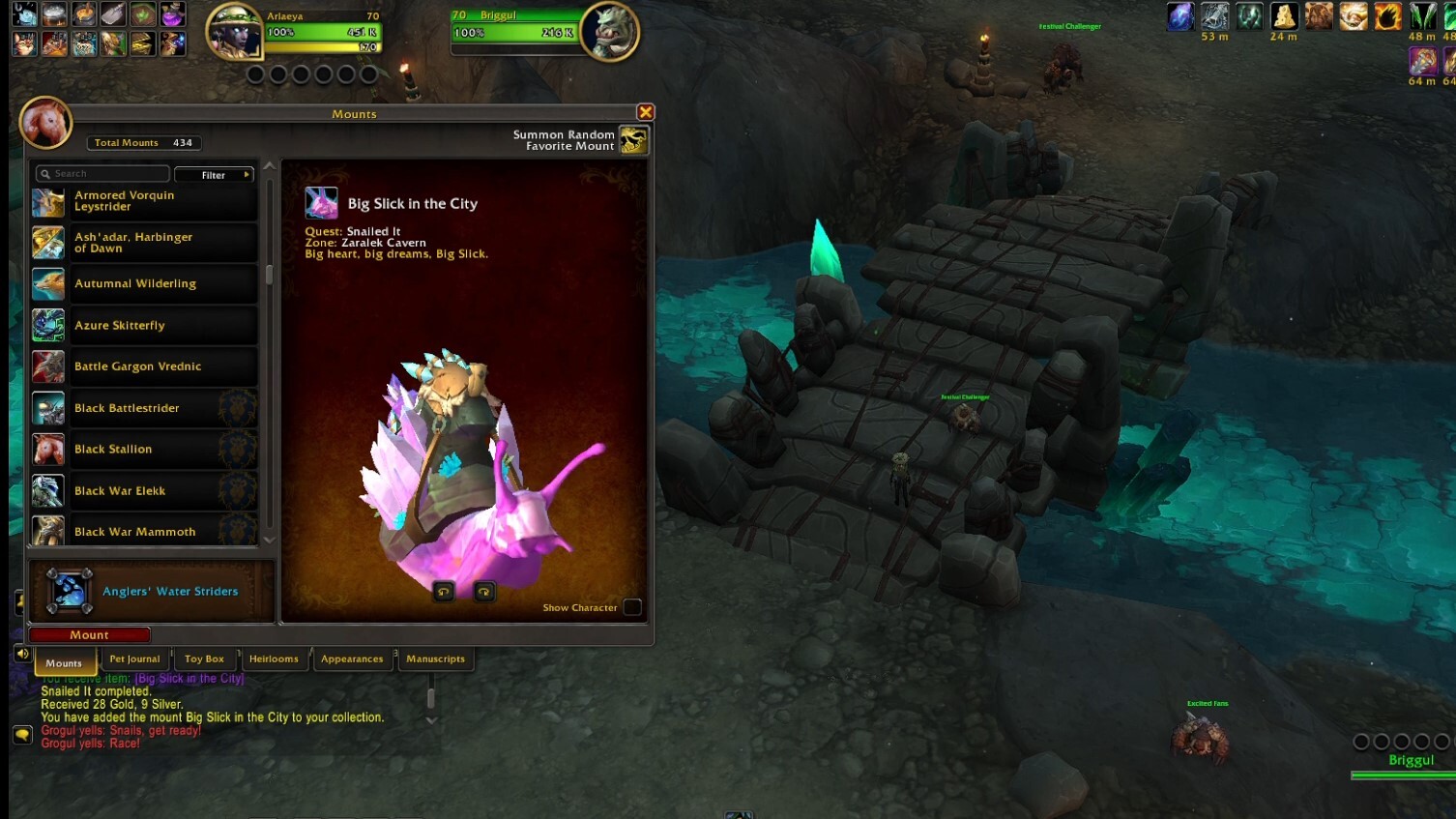
Task: Toggle the Show Character checkbox
Action: [632, 607]
